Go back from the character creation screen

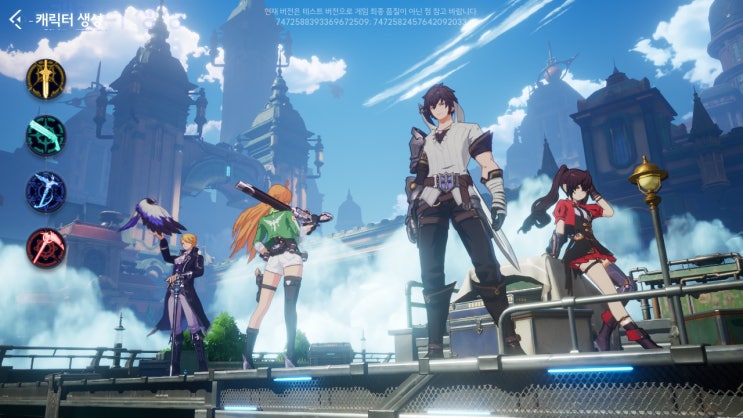(x=15, y=18)
